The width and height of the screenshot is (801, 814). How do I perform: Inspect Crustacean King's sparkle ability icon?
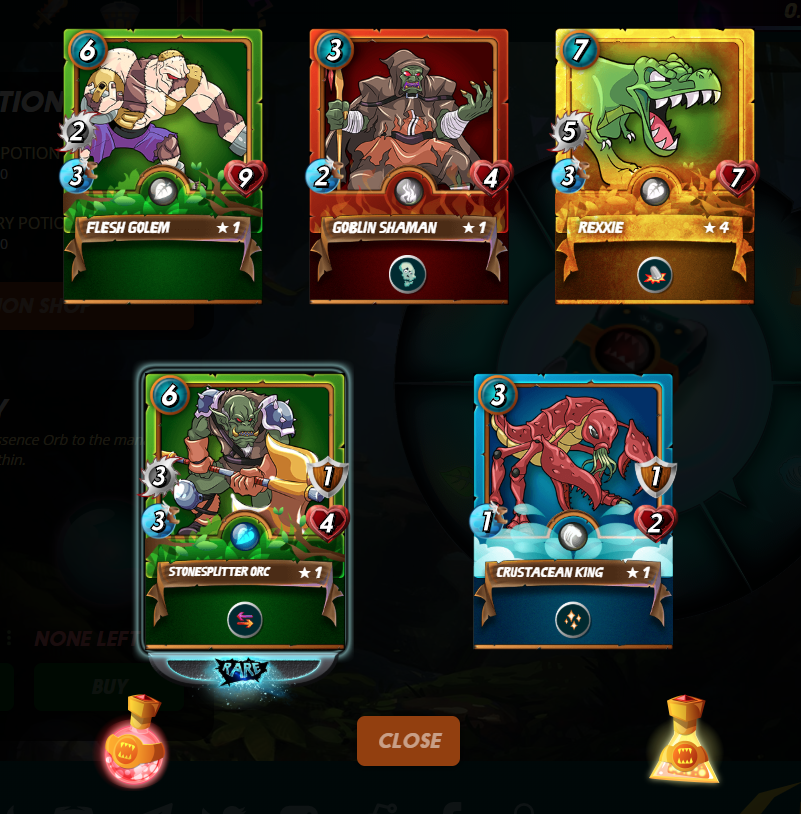click(573, 620)
